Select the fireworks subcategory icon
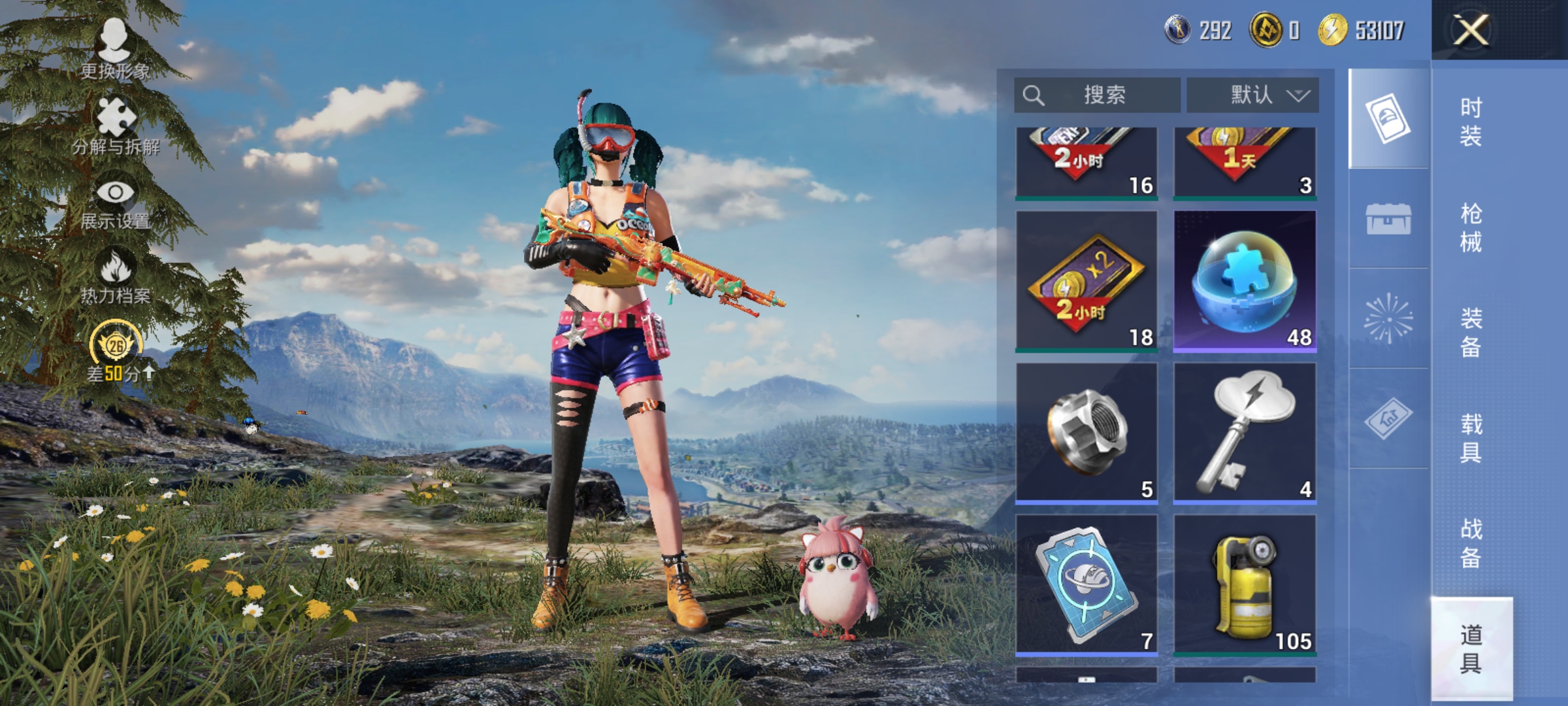The height and width of the screenshot is (706, 1568). [x=1388, y=319]
